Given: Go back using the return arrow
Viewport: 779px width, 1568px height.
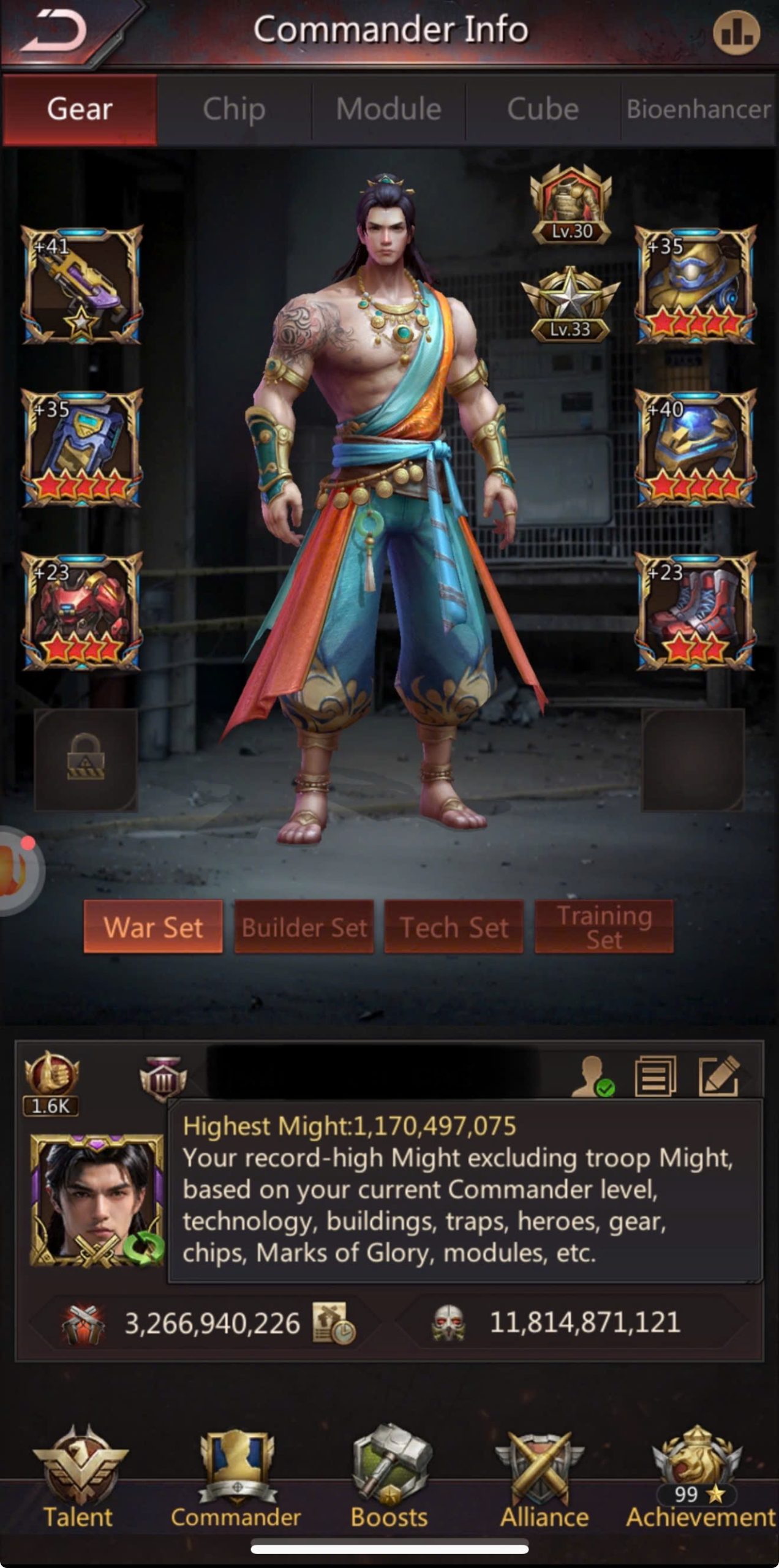Looking at the screenshot, I should pyautogui.click(x=56, y=32).
